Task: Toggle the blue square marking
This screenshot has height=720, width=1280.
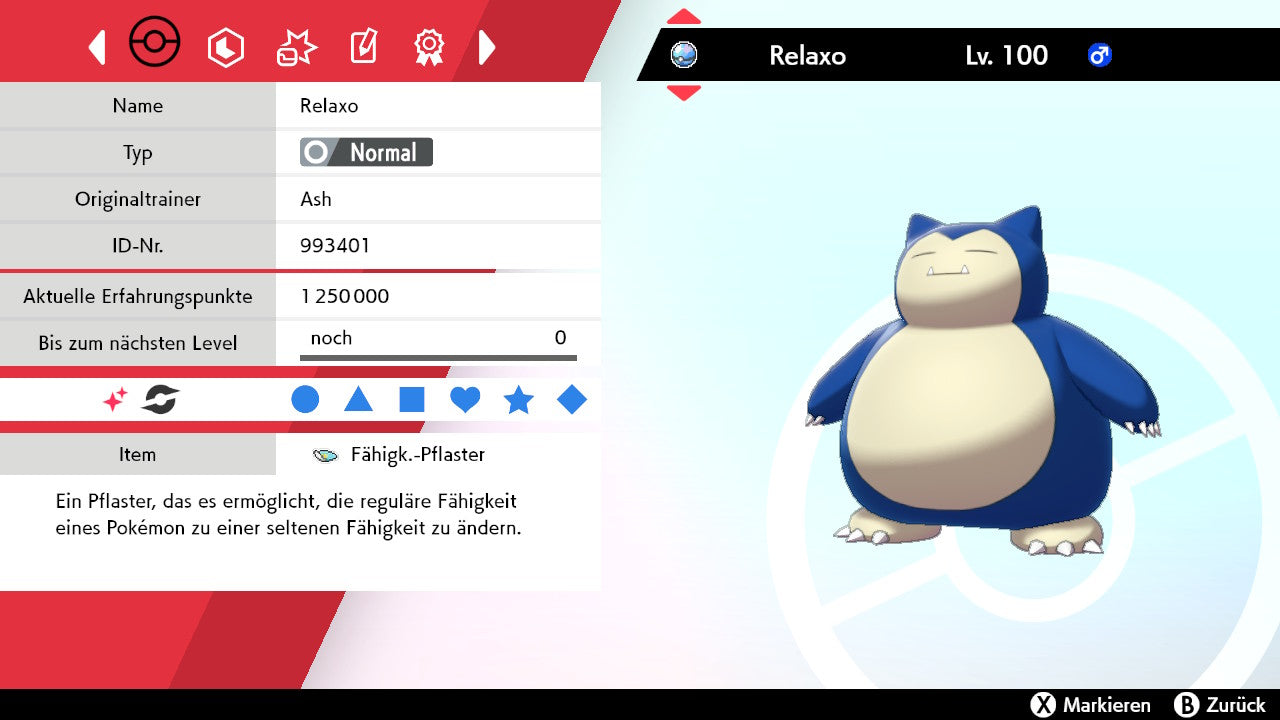Action: (x=412, y=400)
